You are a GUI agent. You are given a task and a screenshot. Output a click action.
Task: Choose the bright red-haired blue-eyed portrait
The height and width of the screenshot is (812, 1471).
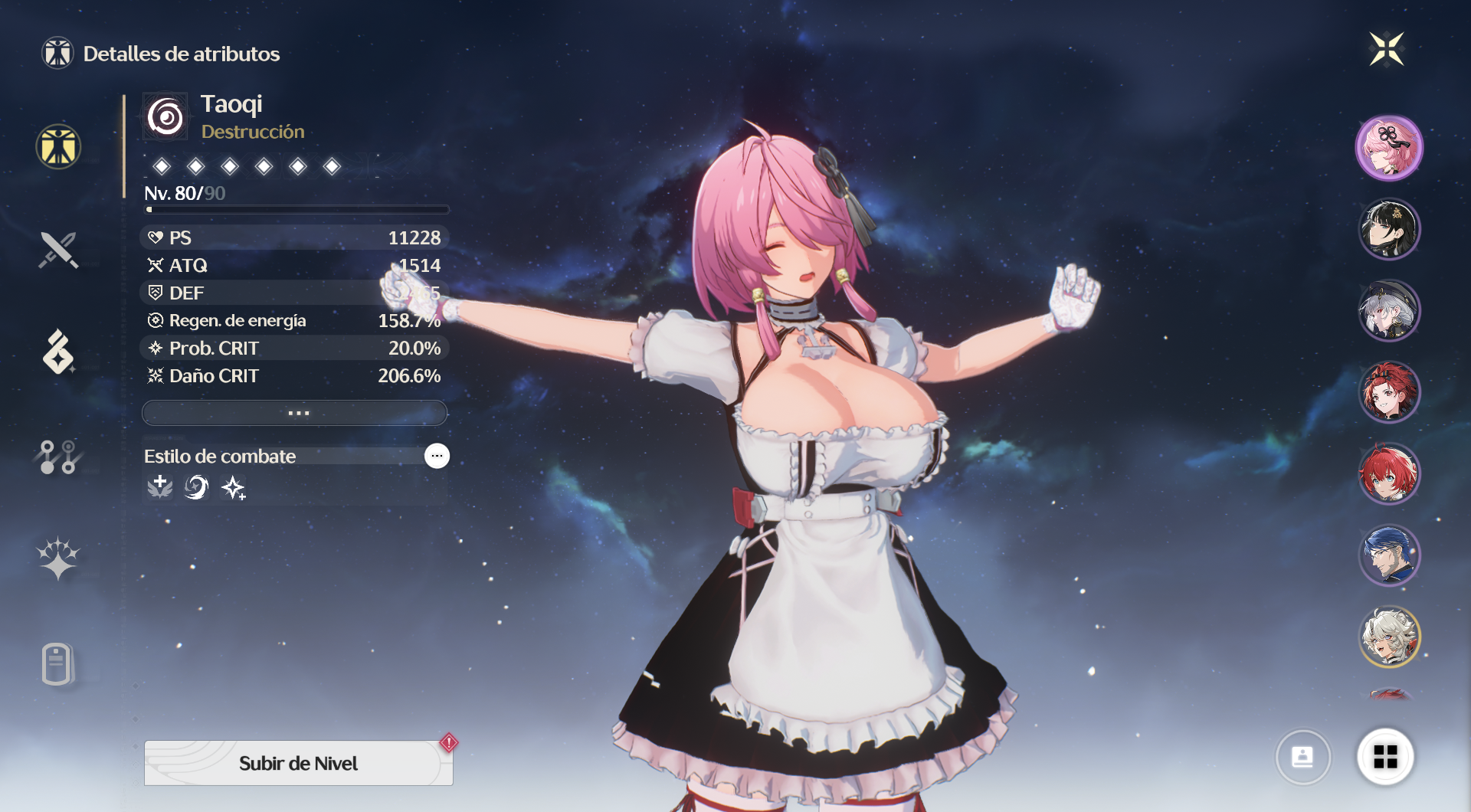[x=1389, y=473]
